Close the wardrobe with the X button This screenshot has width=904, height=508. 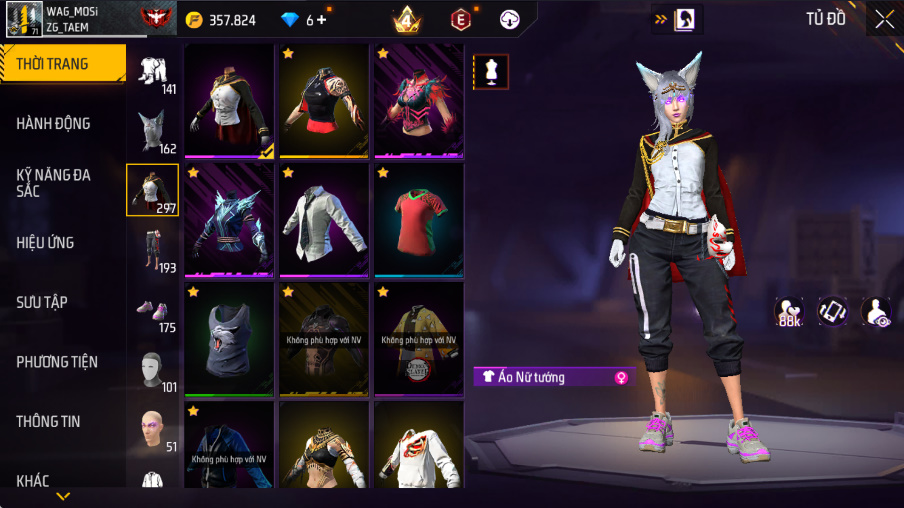click(885, 19)
